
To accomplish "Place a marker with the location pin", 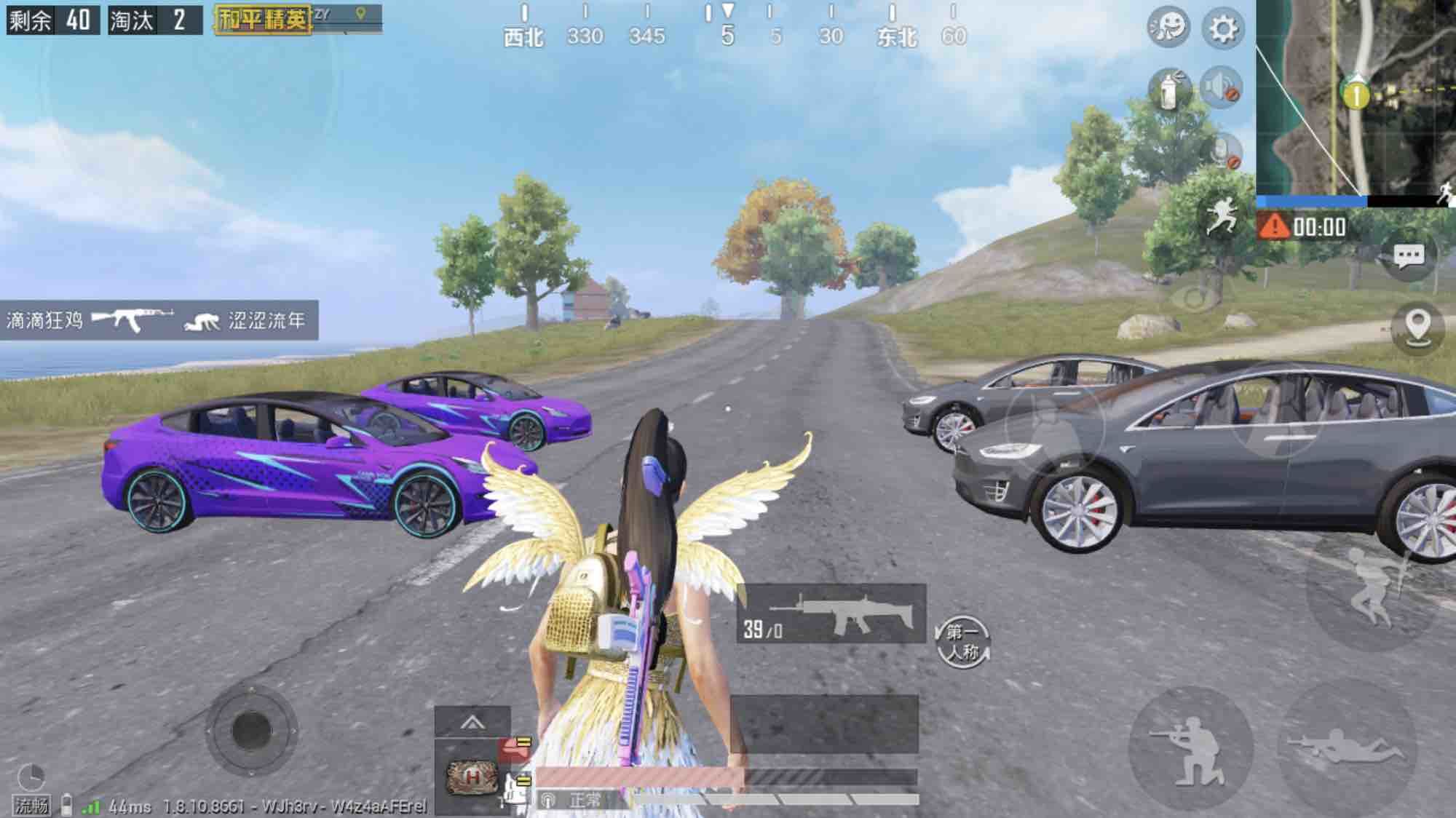I will [x=1417, y=325].
